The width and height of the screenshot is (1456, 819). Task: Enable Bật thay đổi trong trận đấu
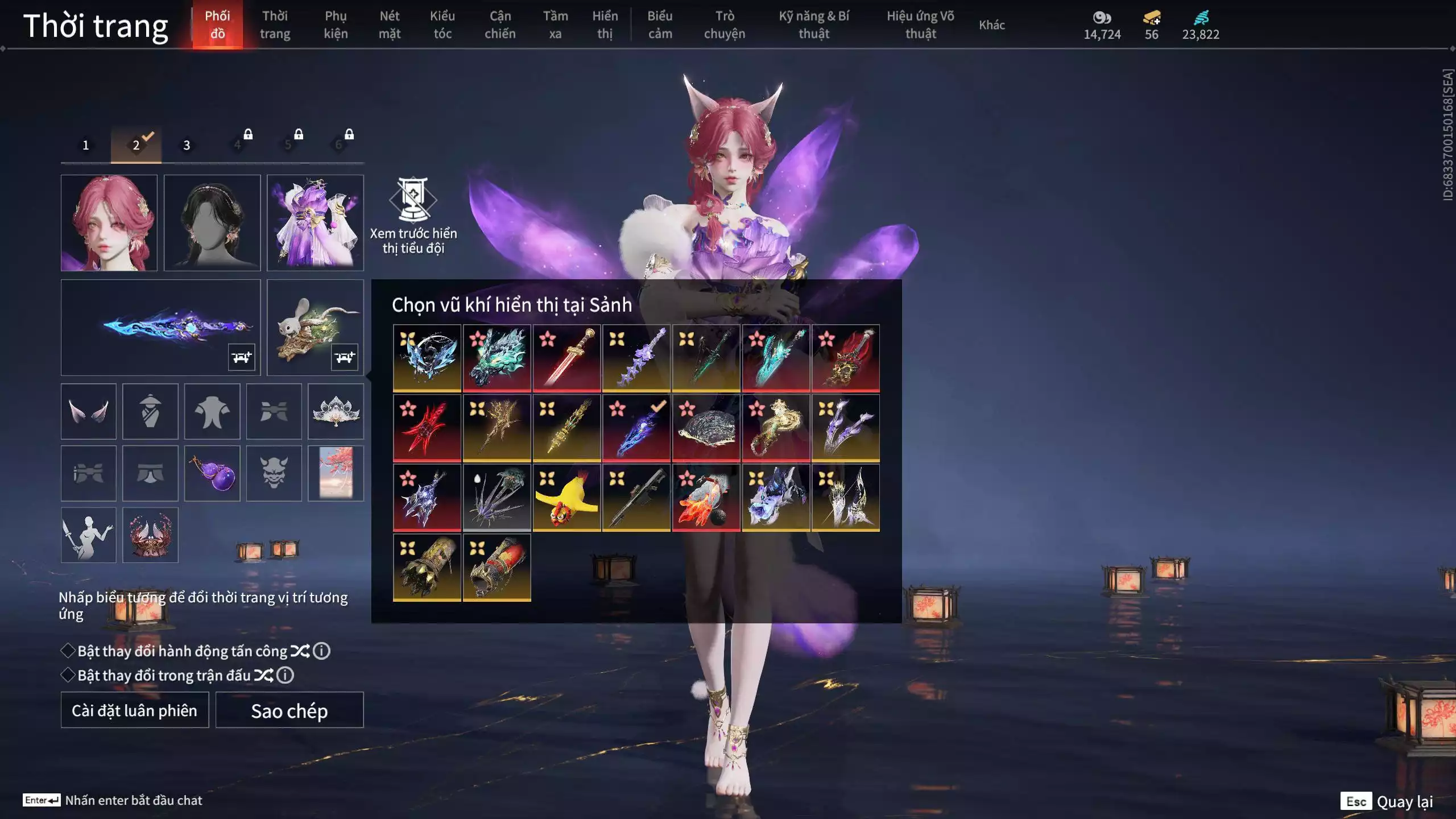68,675
